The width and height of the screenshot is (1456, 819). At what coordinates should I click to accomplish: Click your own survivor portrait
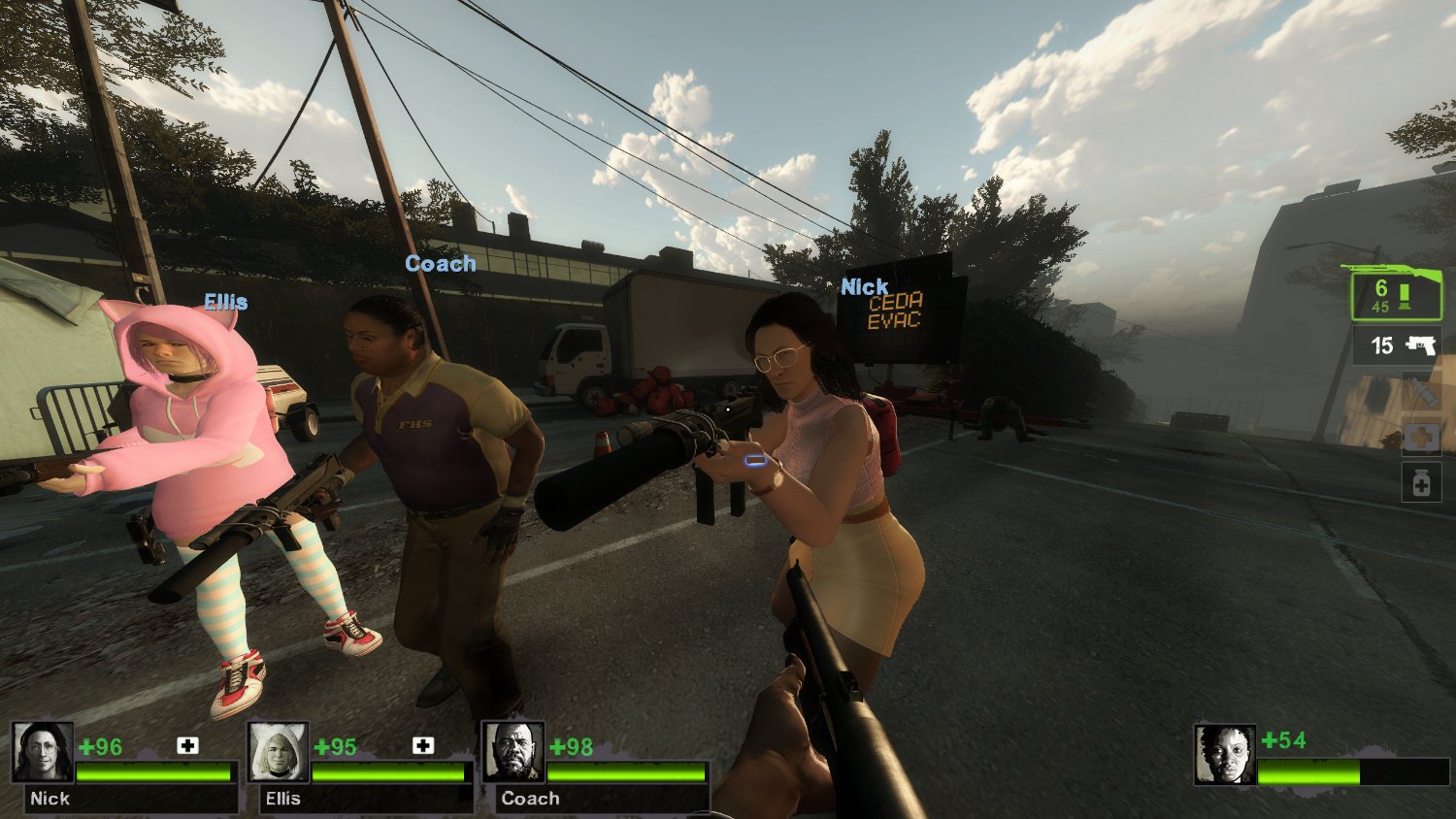tap(1225, 754)
